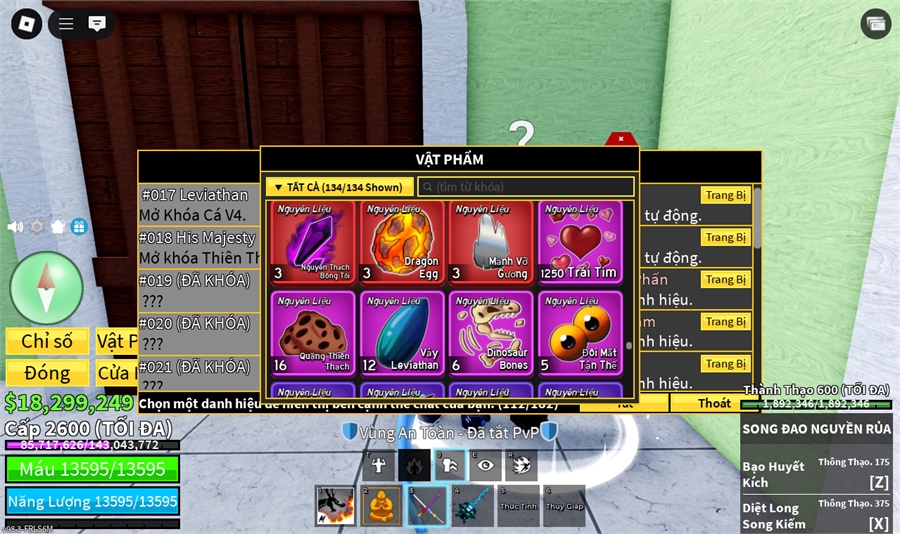Click the inventory keyword search field

point(526,187)
